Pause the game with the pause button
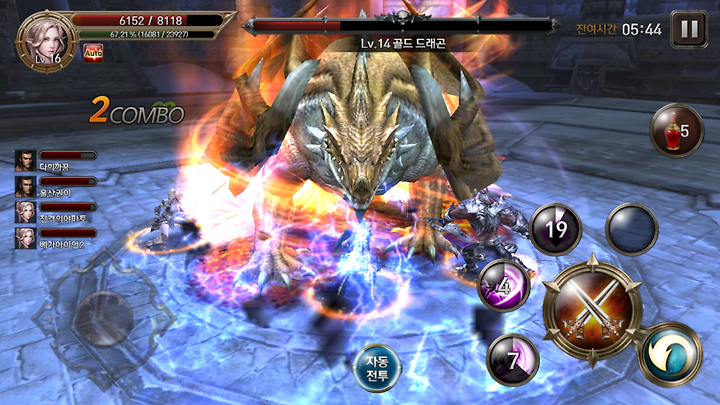Screen dimensions: 720x405 688,28
